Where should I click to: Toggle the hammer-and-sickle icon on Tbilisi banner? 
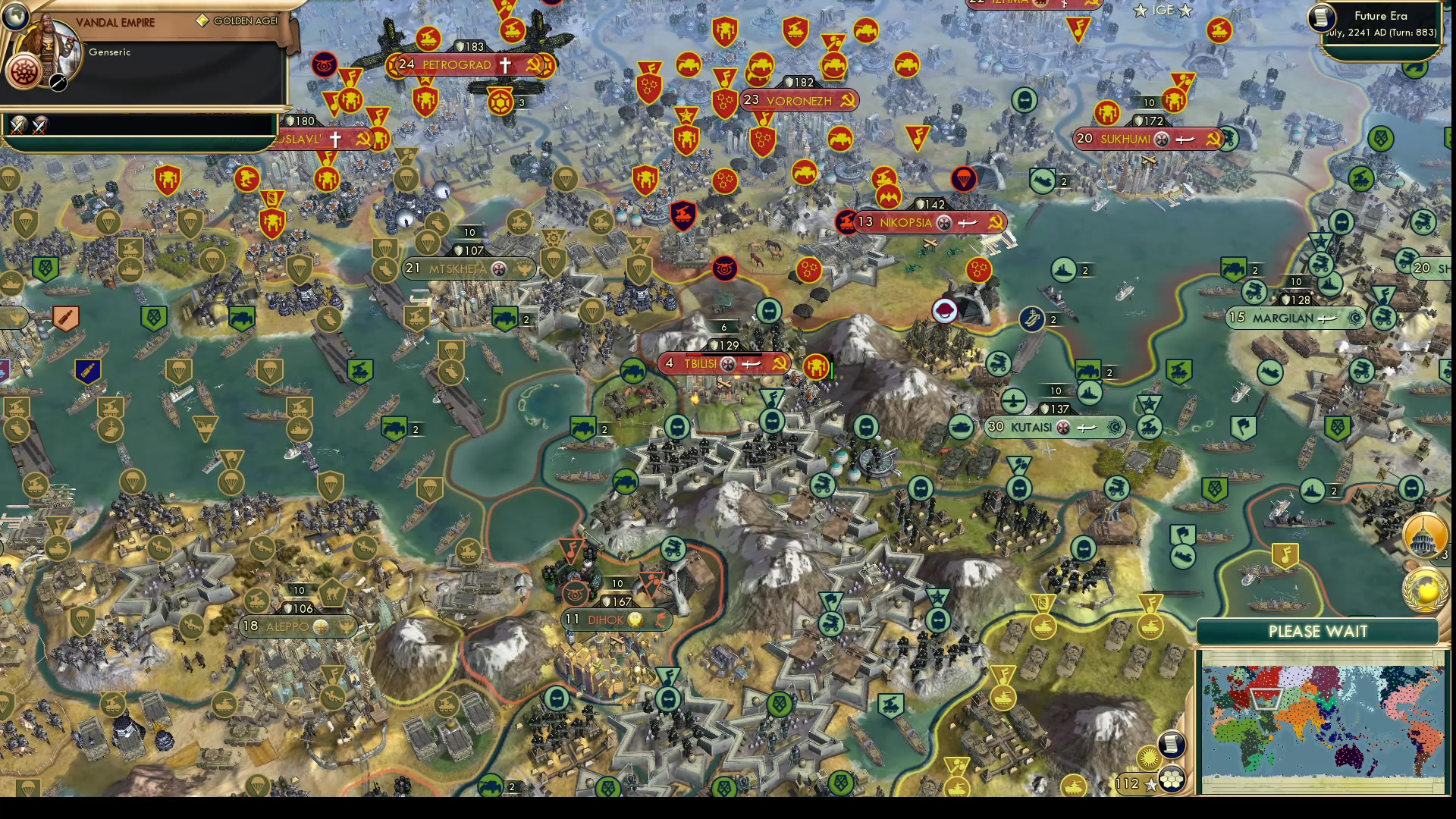pyautogui.click(x=780, y=364)
